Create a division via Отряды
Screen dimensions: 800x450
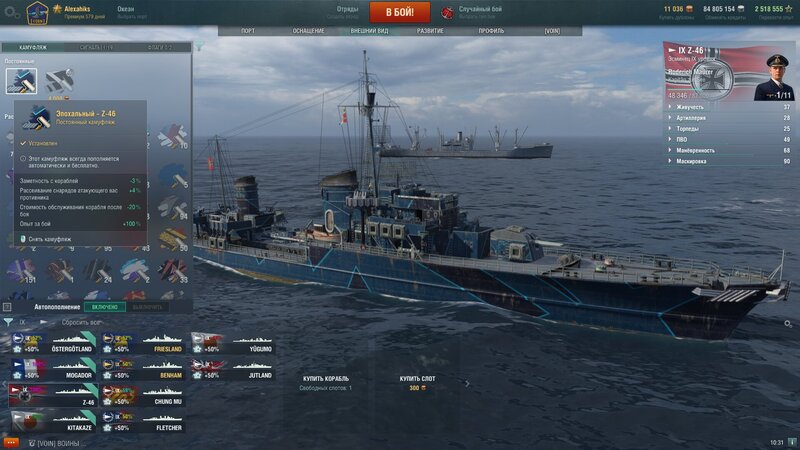(x=347, y=12)
